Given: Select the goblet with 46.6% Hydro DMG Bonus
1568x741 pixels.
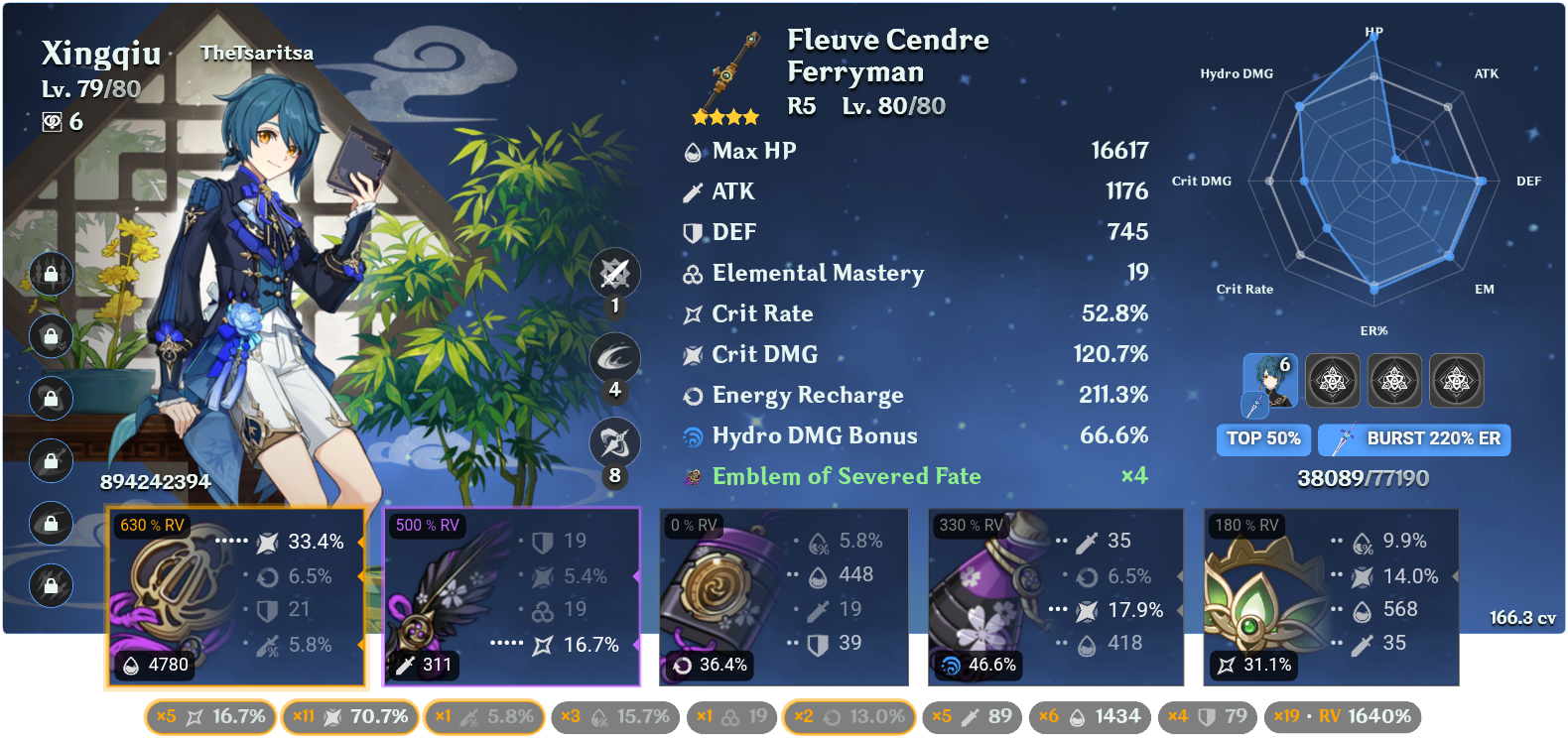Looking at the screenshot, I should 1055,595.
